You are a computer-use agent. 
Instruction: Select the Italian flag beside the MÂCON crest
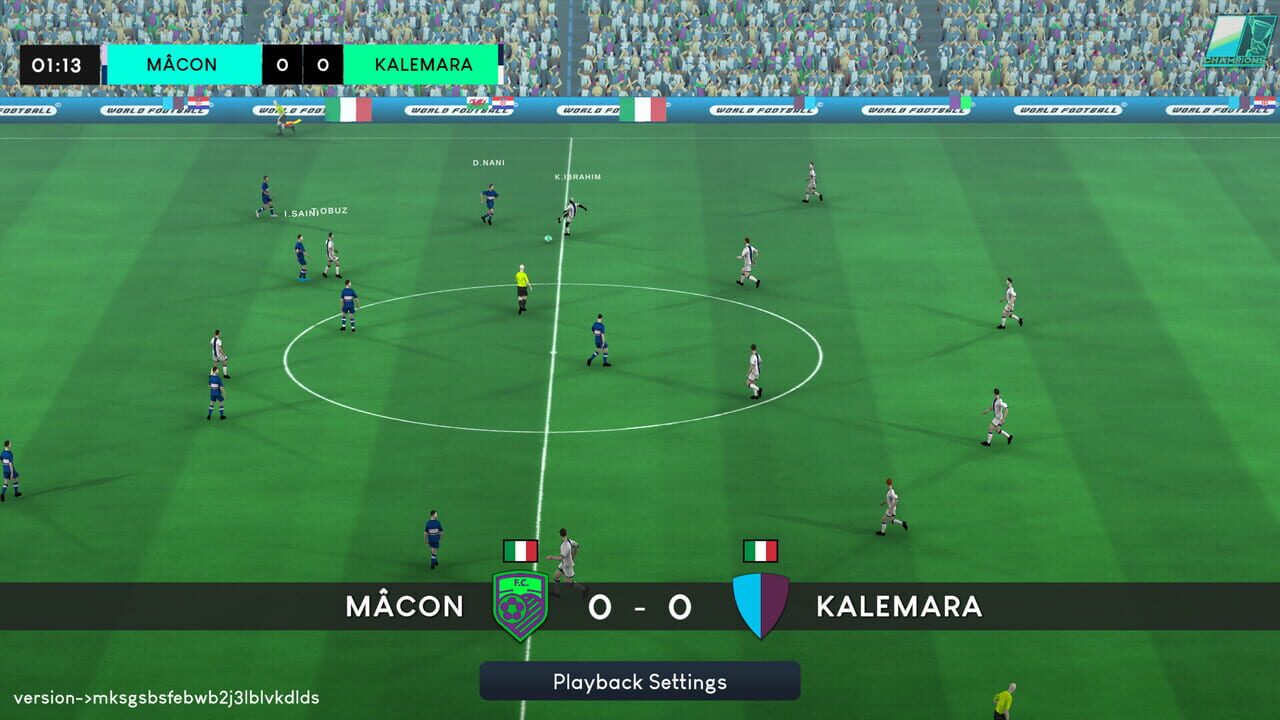click(519, 549)
